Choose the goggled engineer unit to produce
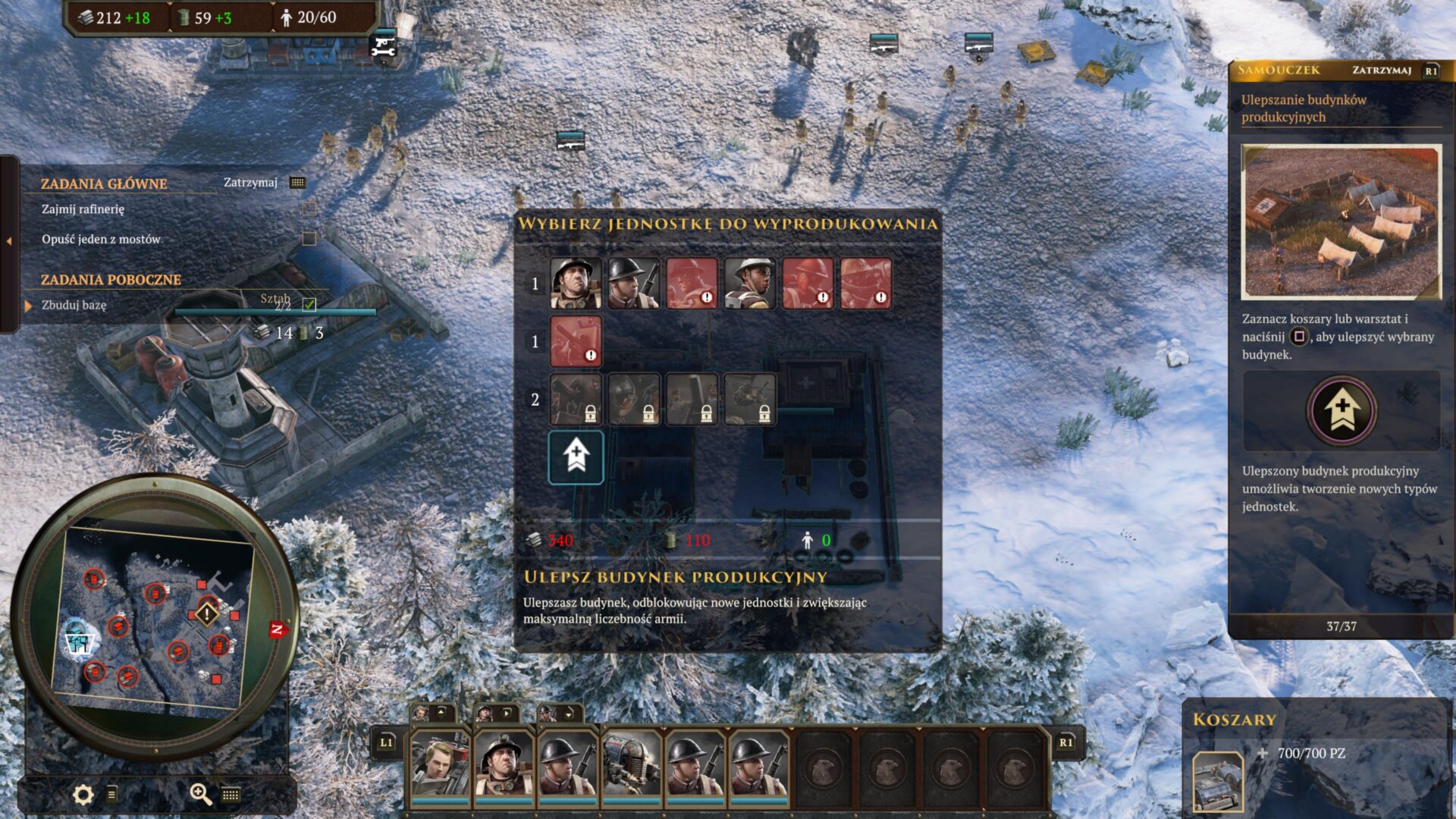 576,284
